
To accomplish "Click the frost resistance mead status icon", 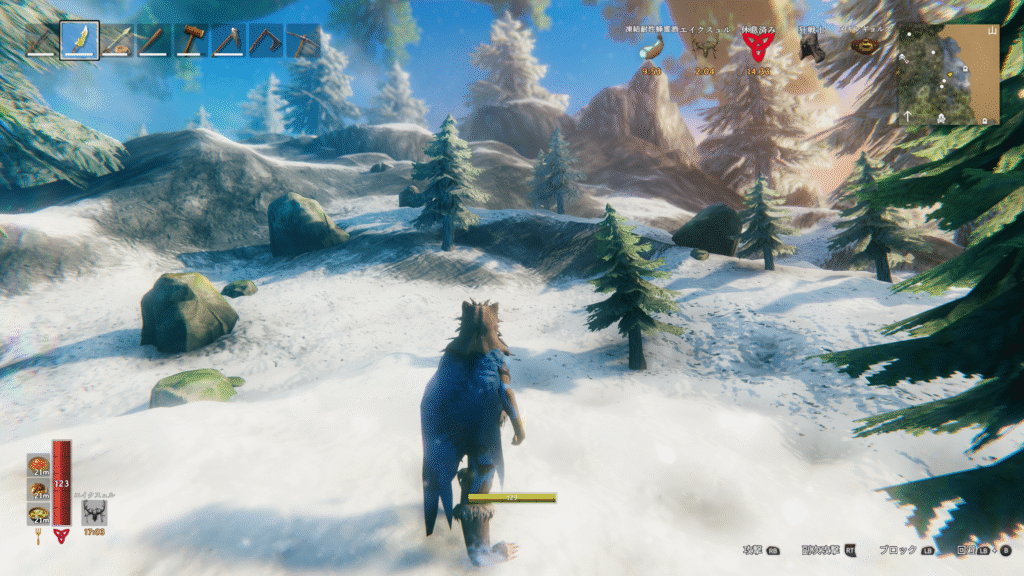I will (x=652, y=49).
